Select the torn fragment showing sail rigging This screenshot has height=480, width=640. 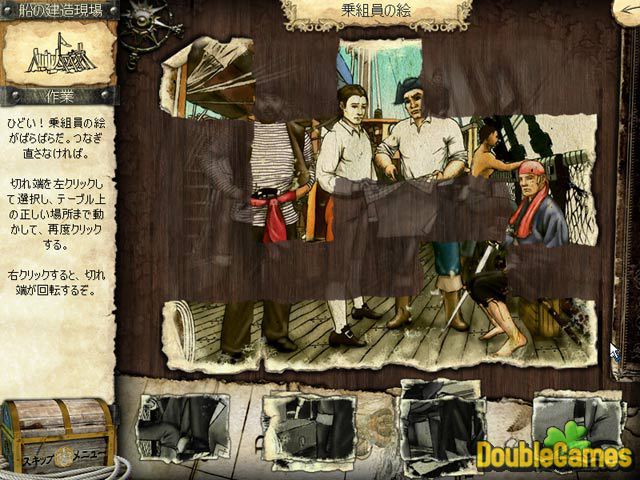[206, 76]
